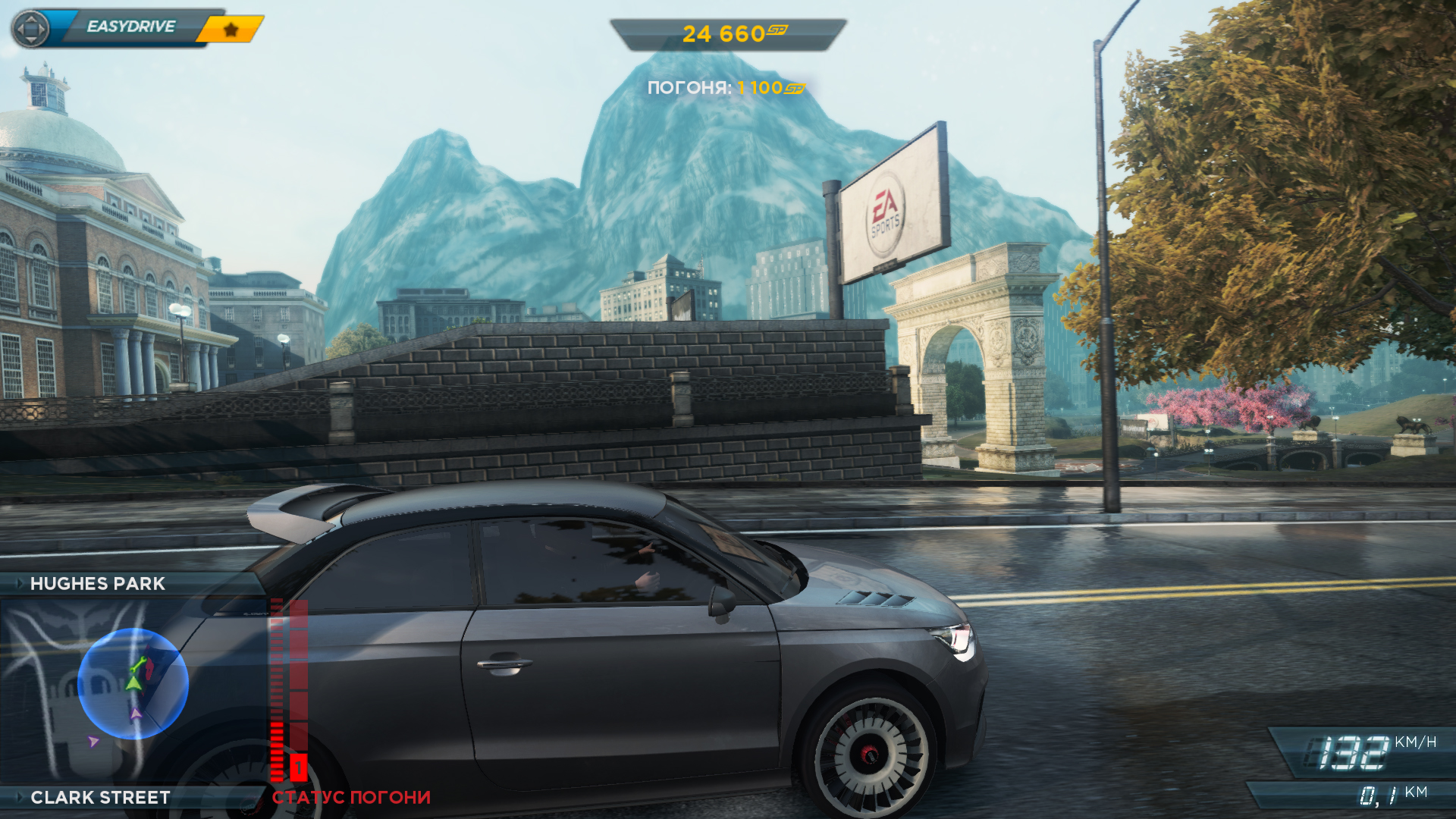
Task: Open the EasyDrive menu
Action: 130,27
